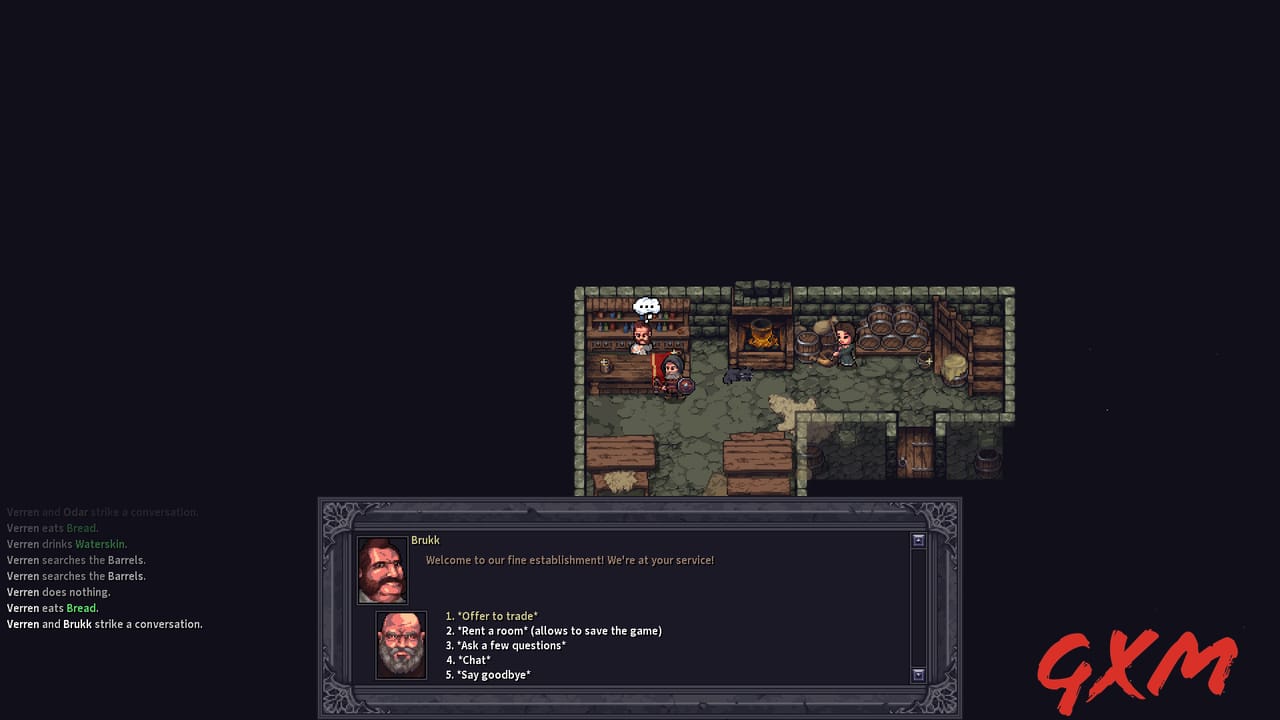Screen dimensions: 1280x720
Task: Click the woman sweeping with a broom
Action: pos(844,344)
